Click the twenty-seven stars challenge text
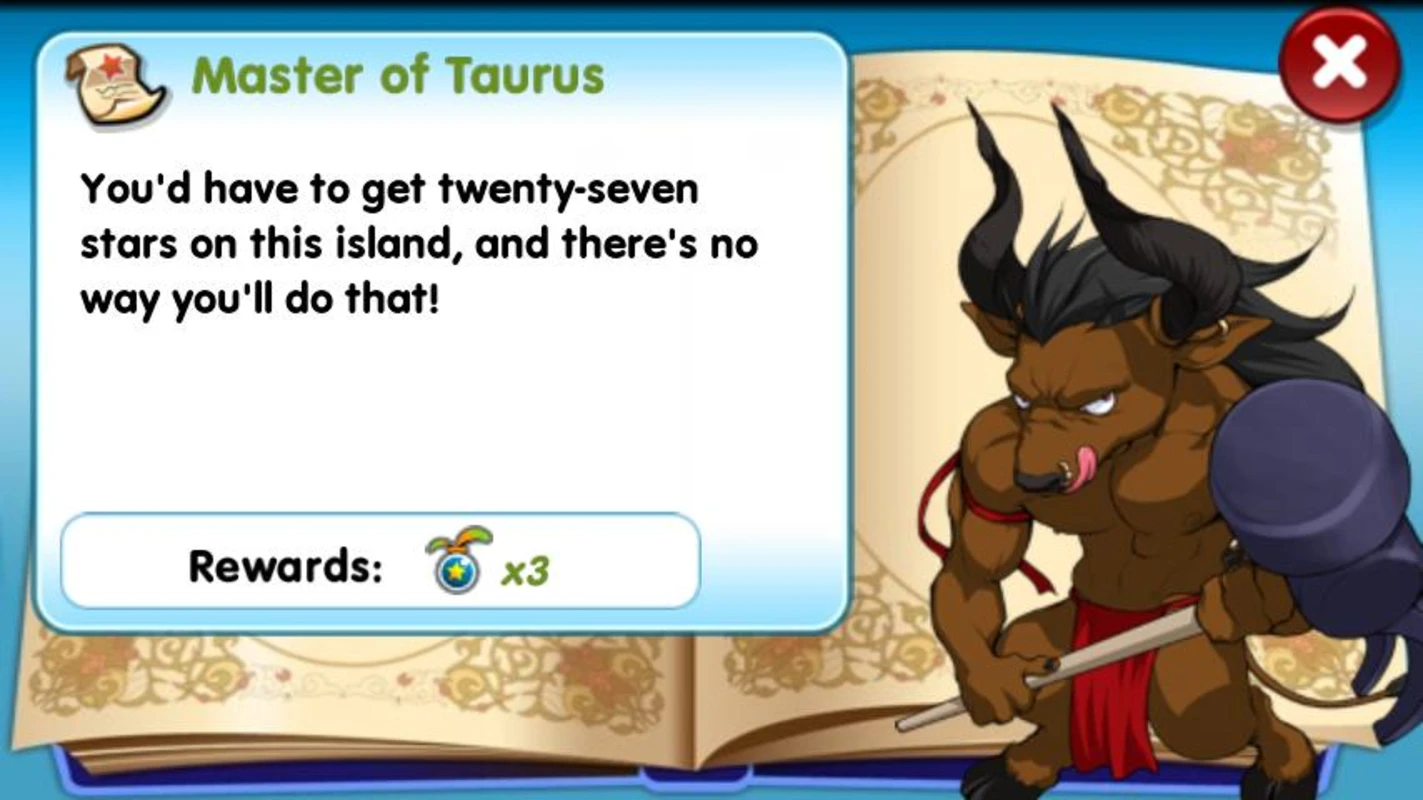 (x=420, y=243)
